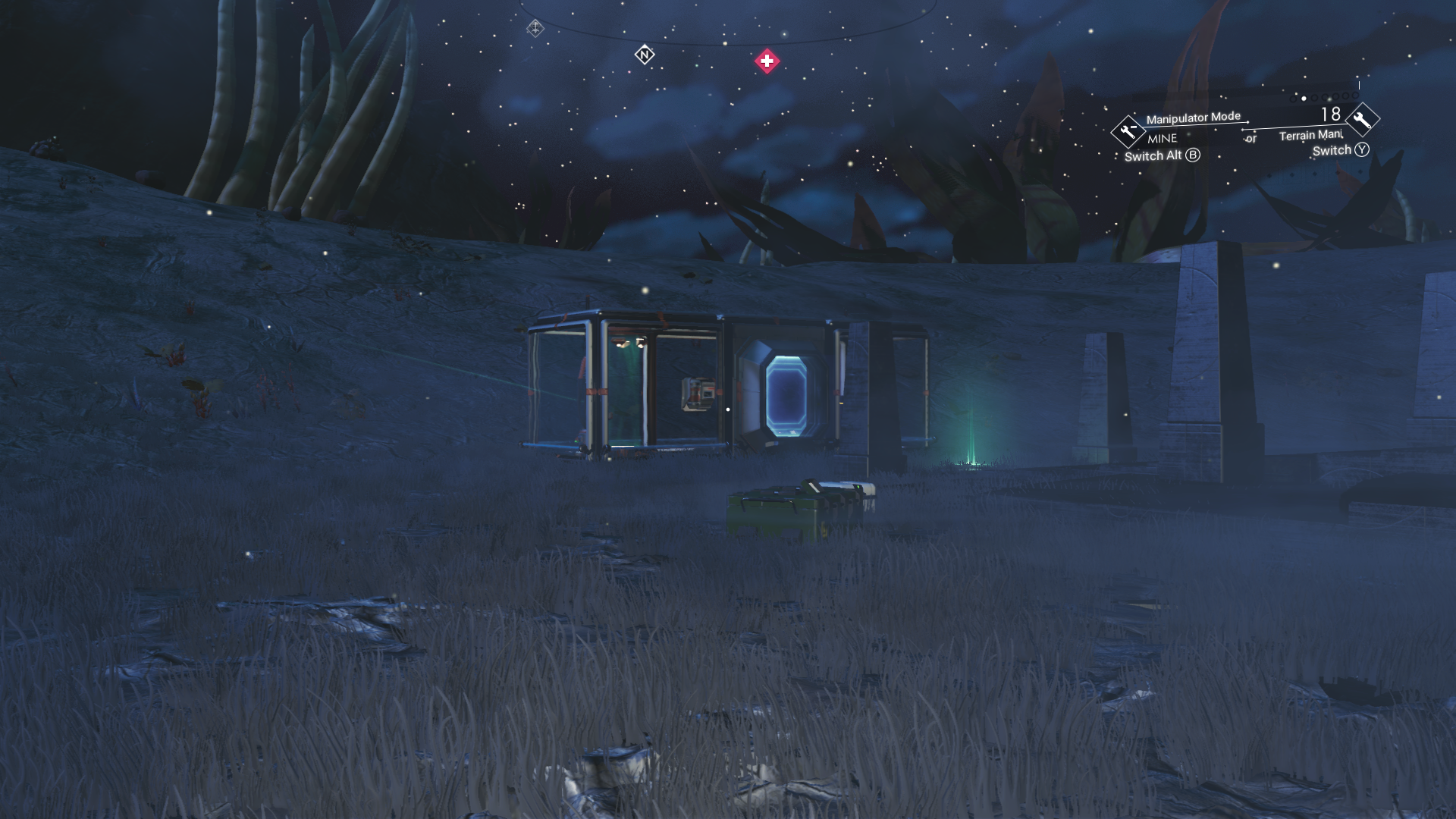
Task: Click the N compass marker
Action: 644,55
